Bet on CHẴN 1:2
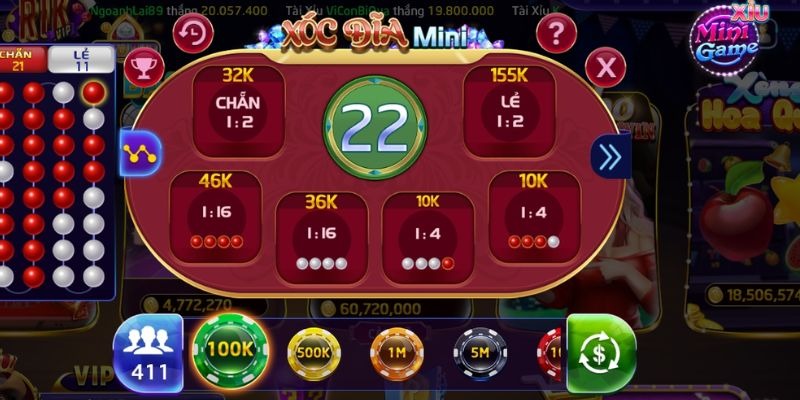Screen dimensions: 800x400 tap(238, 111)
